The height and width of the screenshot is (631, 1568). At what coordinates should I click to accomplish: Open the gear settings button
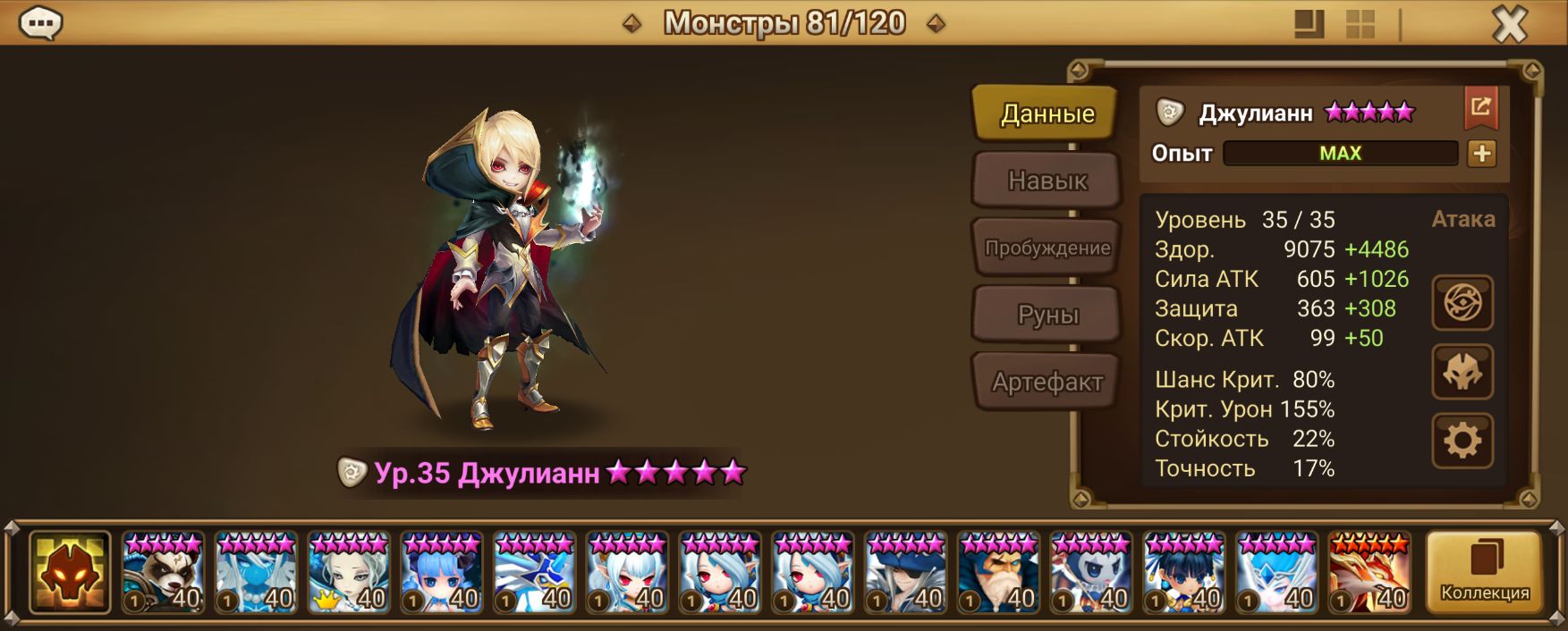(x=1462, y=441)
